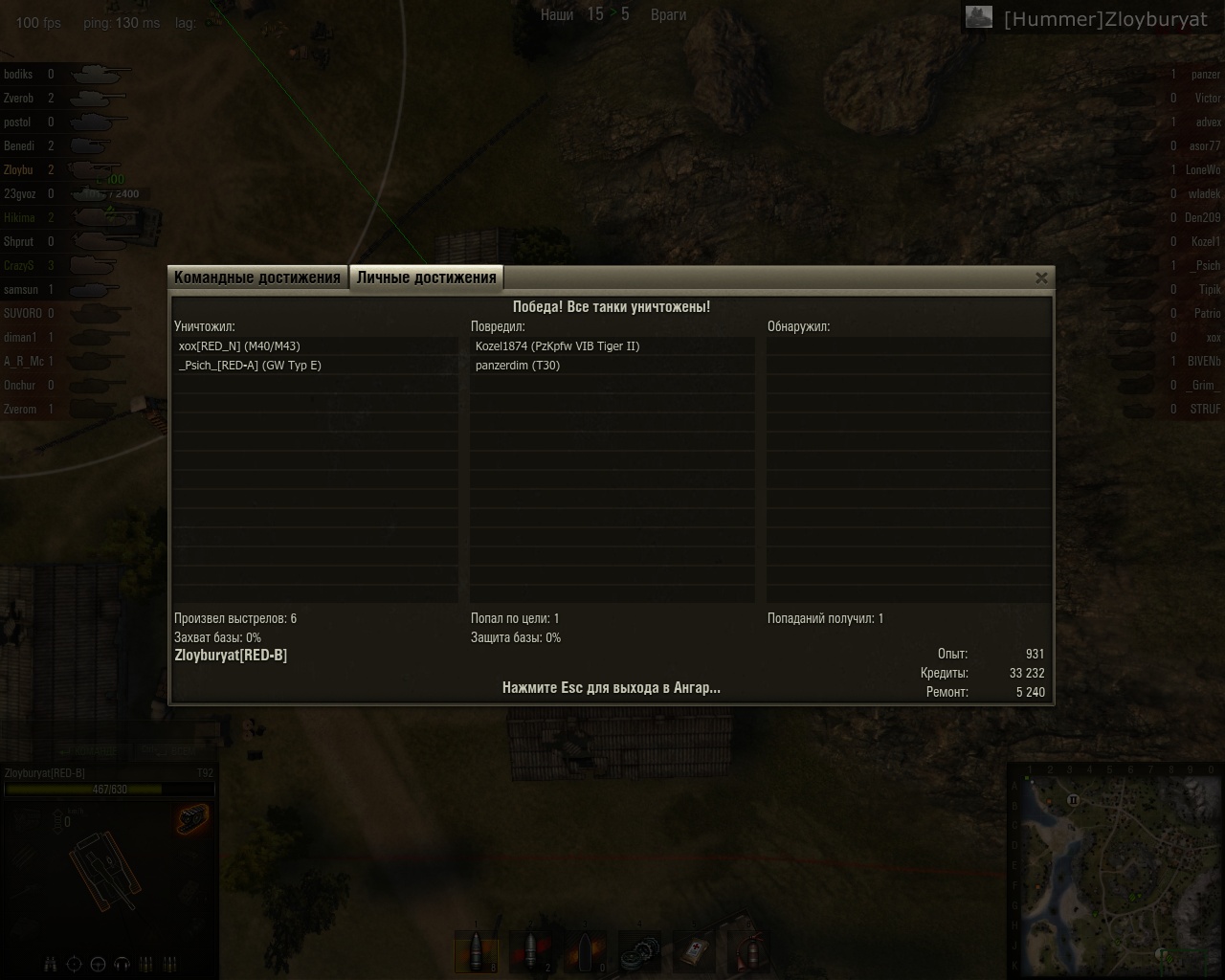This screenshot has height=980, width=1225.
Task: Choose the empty third shell slot
Action: click(x=586, y=952)
